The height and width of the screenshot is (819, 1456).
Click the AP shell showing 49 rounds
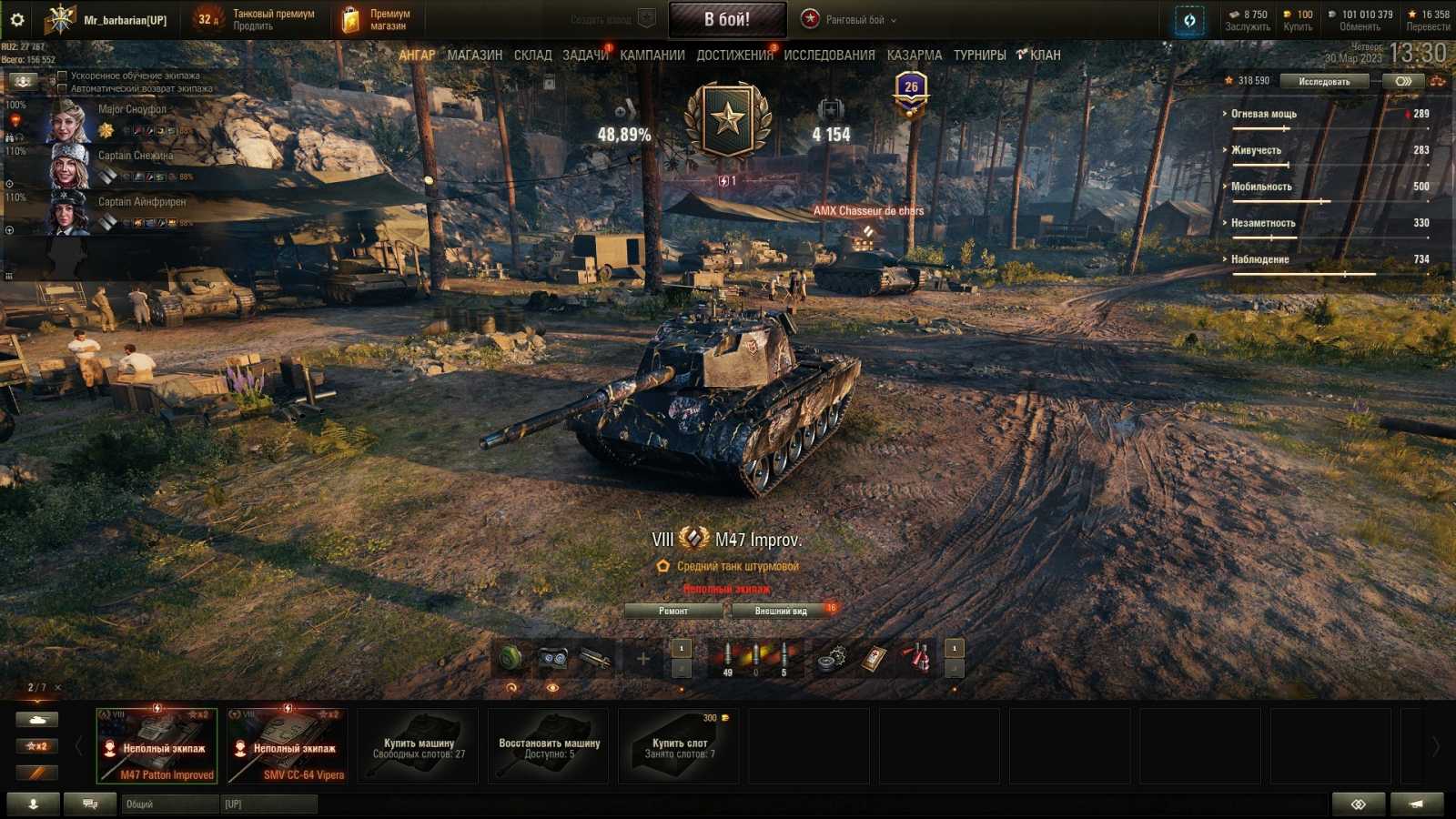click(728, 653)
